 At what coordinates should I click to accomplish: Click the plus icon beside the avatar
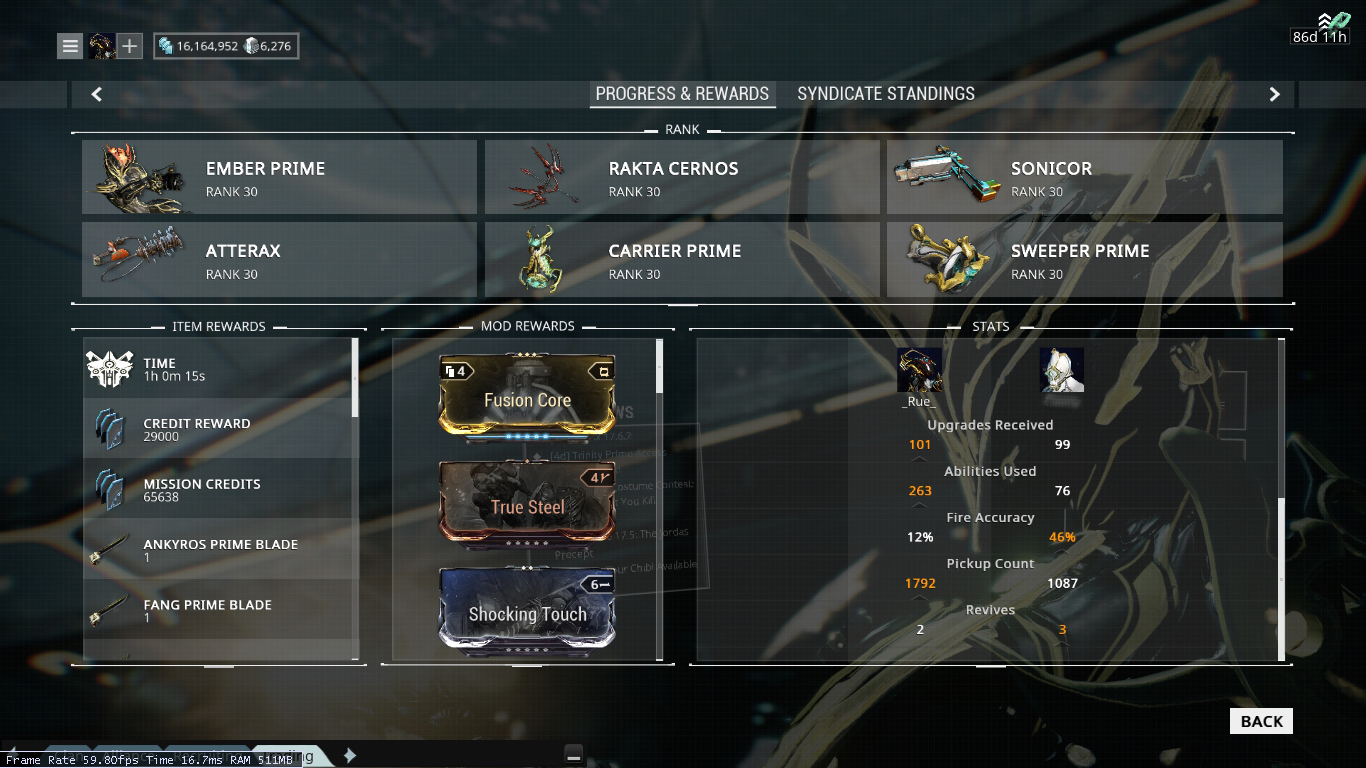point(131,45)
